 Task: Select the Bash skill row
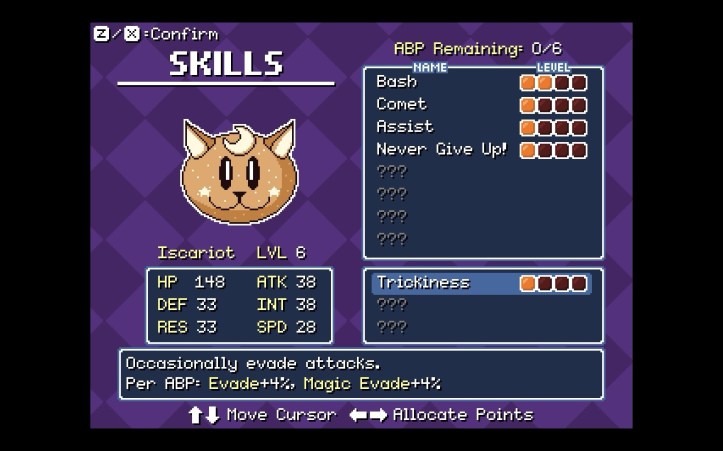tap(397, 82)
